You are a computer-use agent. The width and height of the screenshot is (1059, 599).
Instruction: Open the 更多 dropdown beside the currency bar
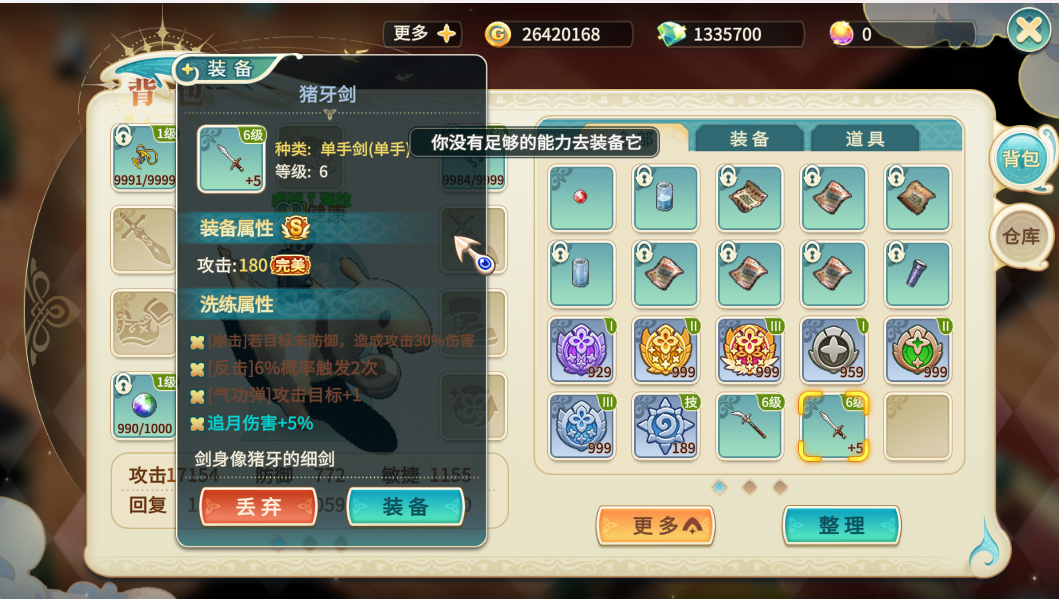(422, 34)
